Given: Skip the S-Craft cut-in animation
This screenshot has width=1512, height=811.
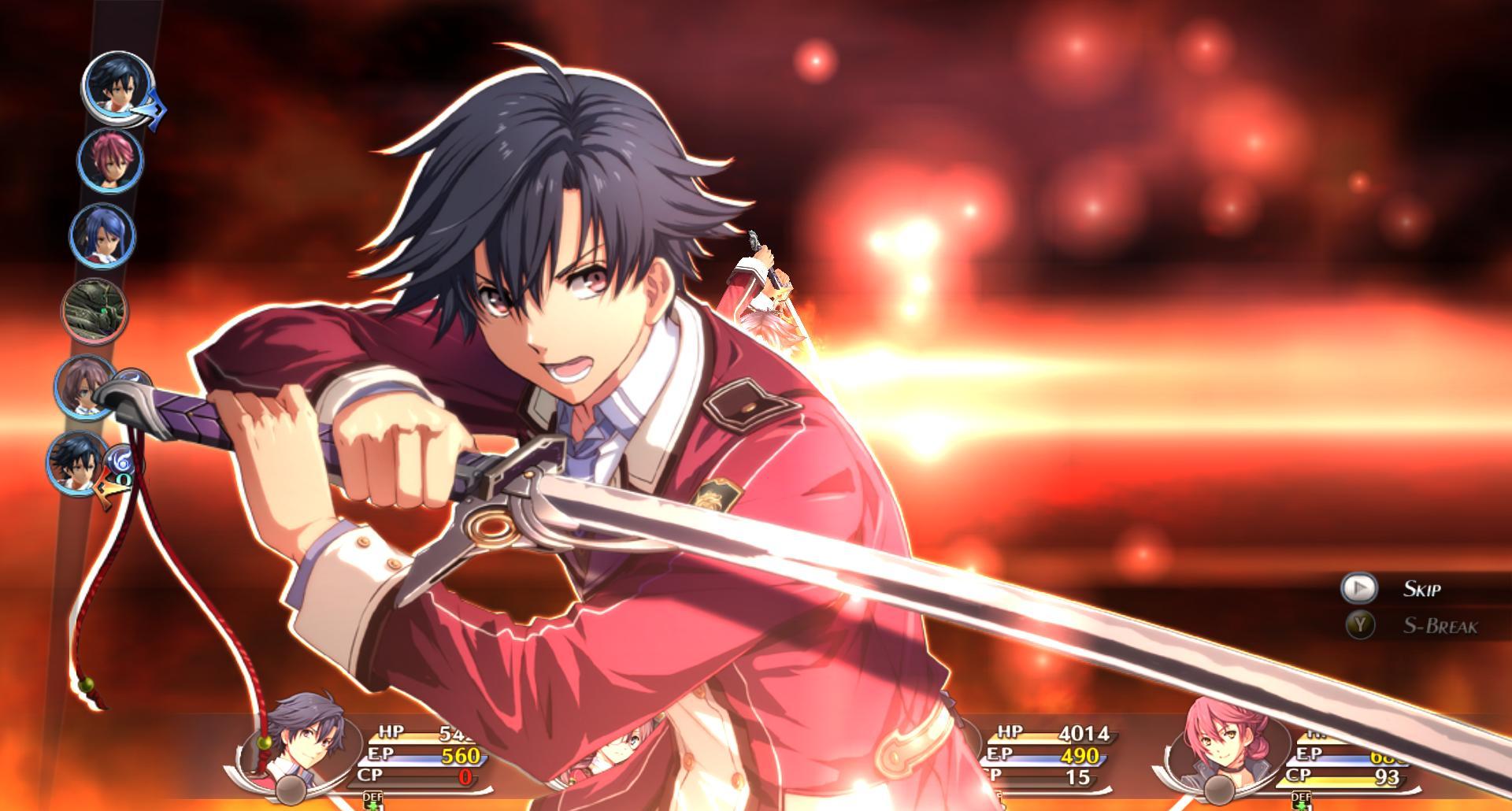Looking at the screenshot, I should click(x=1358, y=588).
